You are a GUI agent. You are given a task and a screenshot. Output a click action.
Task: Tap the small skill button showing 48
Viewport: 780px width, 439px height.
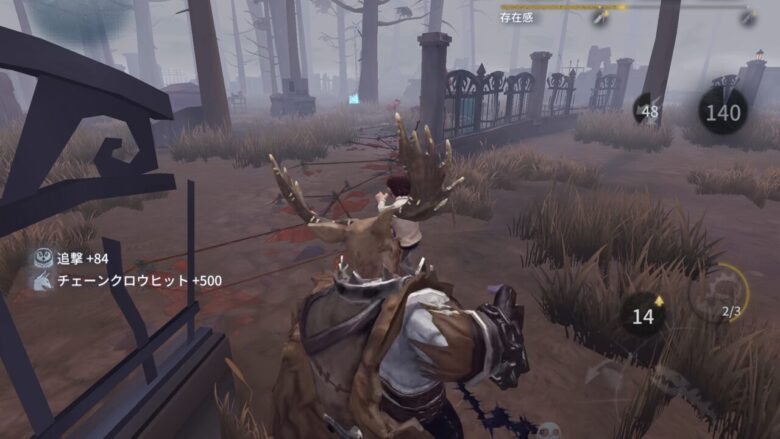(x=648, y=109)
